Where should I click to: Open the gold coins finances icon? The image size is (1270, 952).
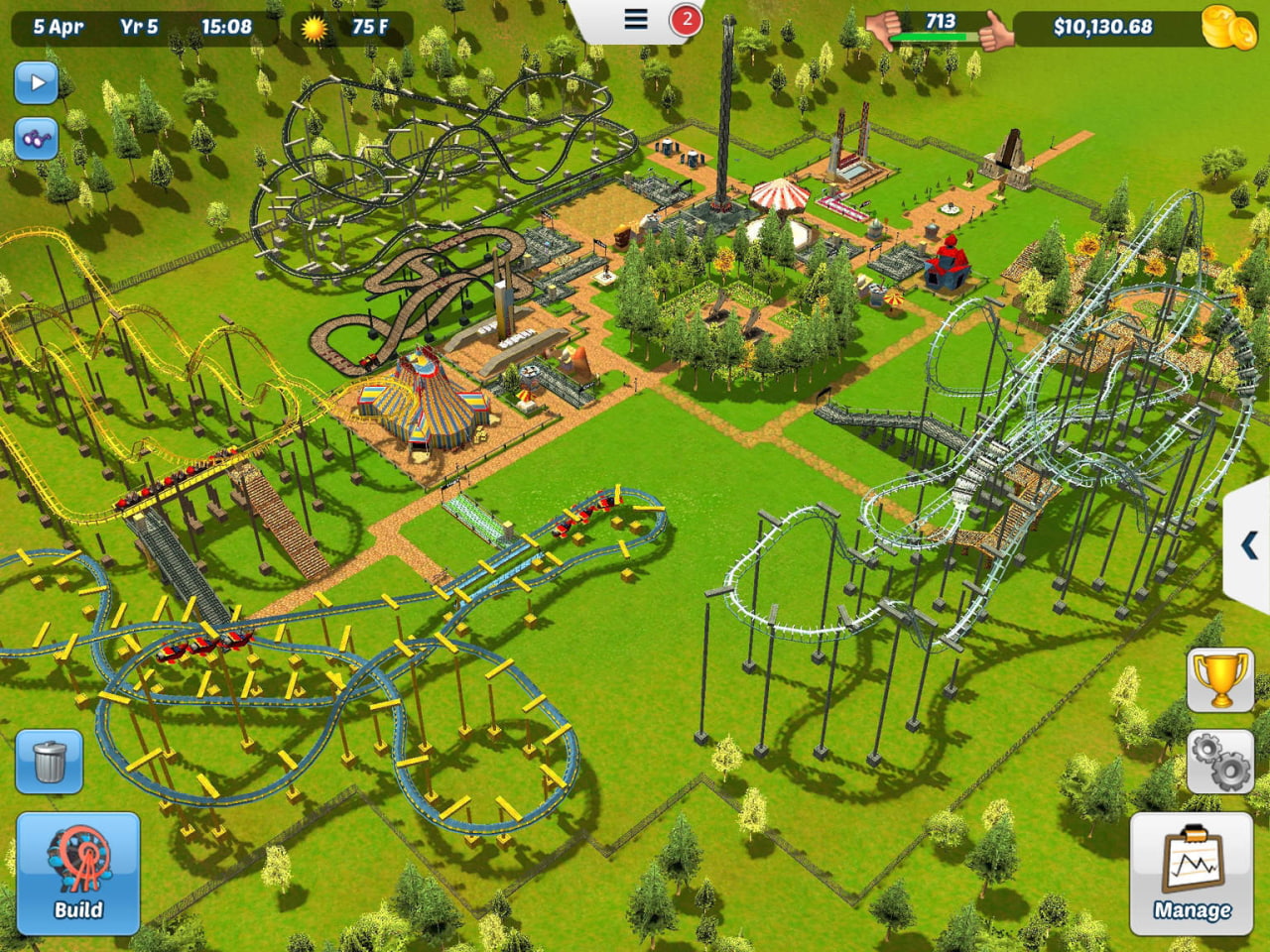pos(1228,27)
